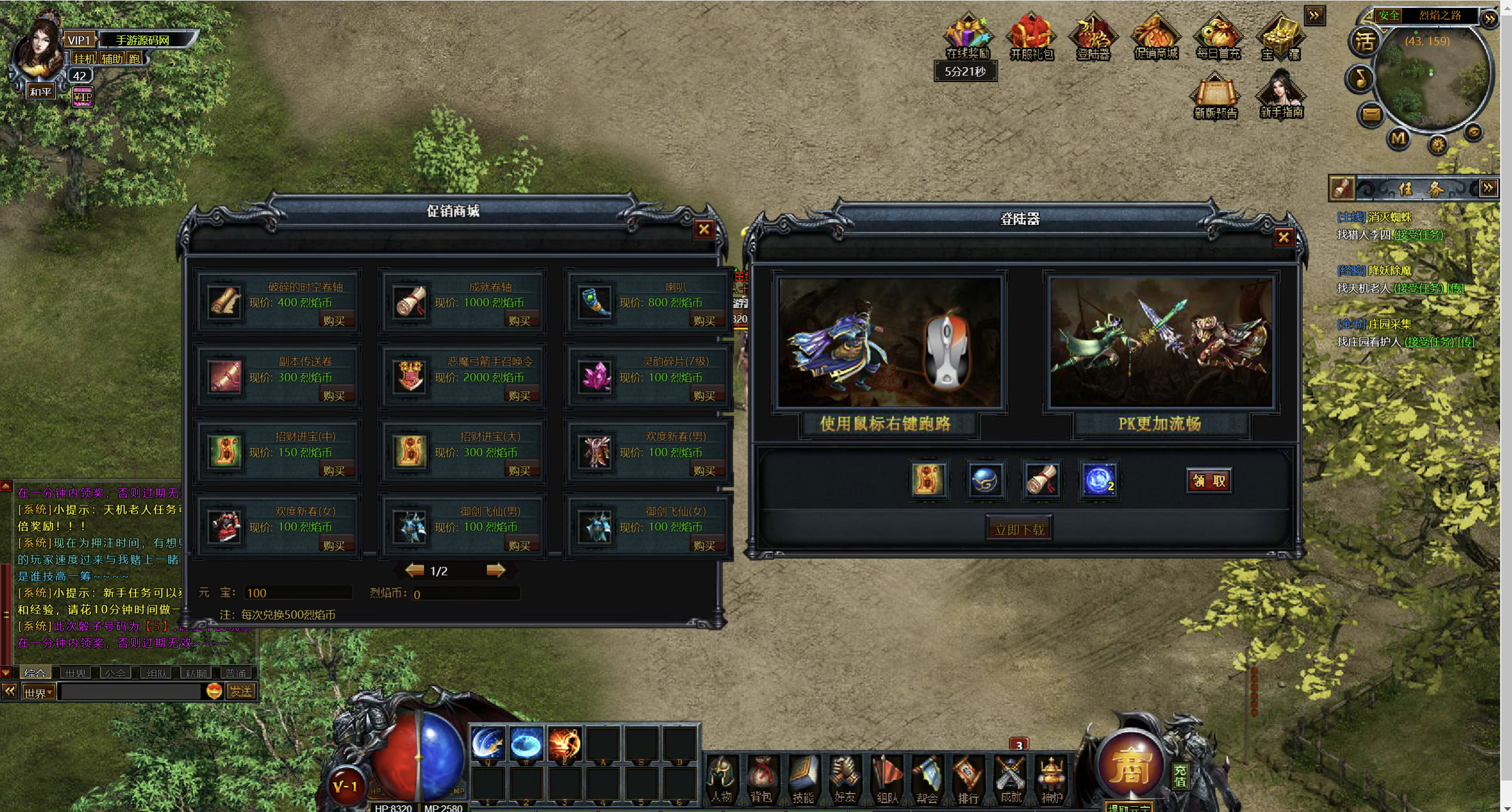The width and height of the screenshot is (1512, 812).
Task: Open the 在线奖励 online reward icon
Action: coord(968,37)
